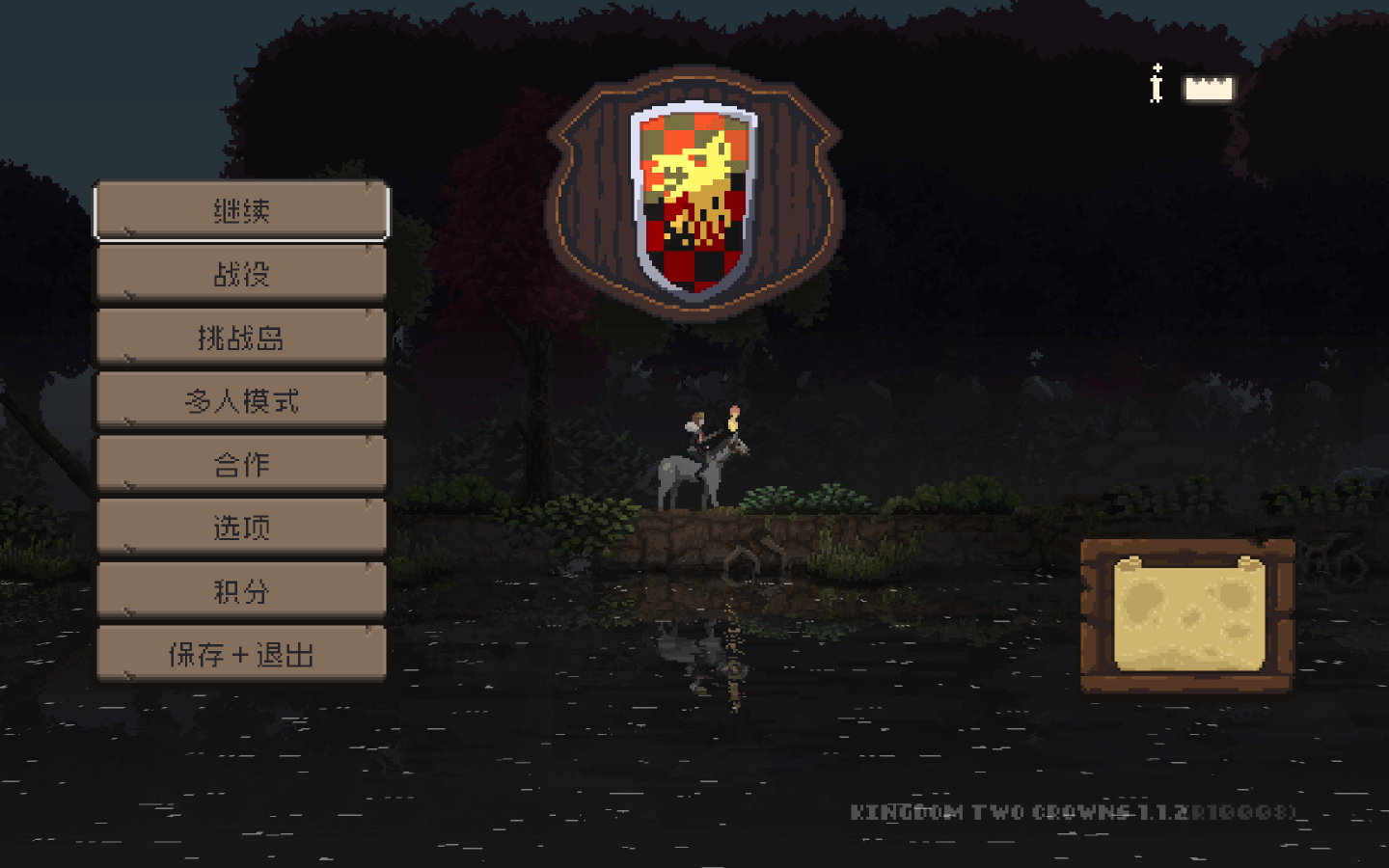Click the heraldic shield crest emblem
Image resolution: width=1389 pixels, height=868 pixels.
(x=694, y=198)
